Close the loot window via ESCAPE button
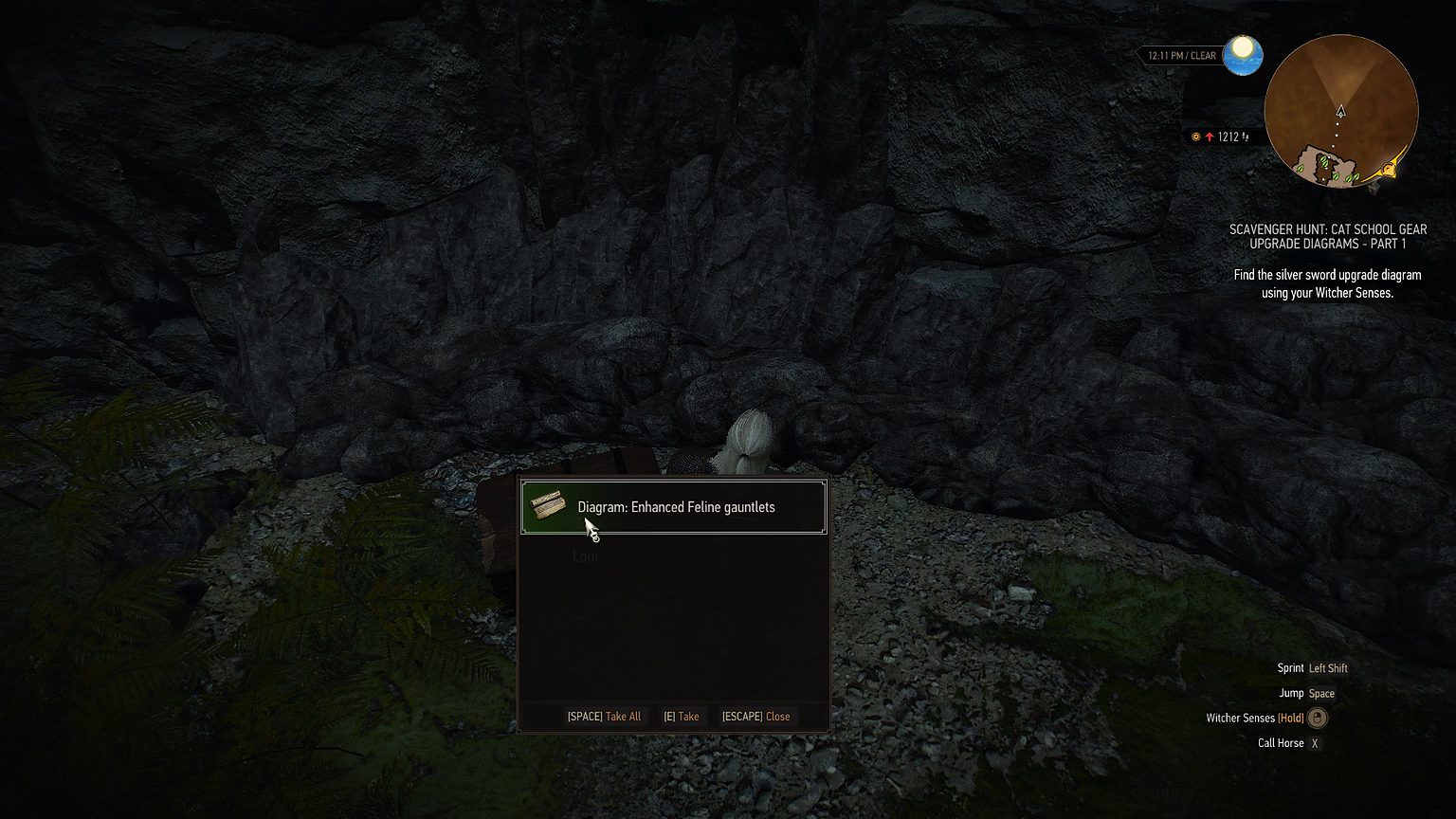 (x=755, y=717)
